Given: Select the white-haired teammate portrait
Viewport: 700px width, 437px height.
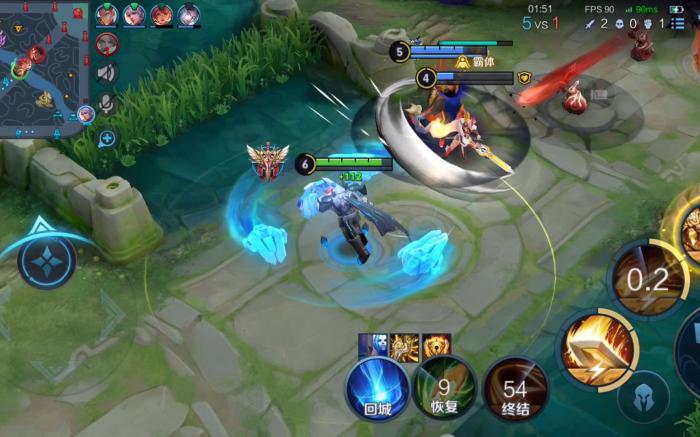Looking at the screenshot, I should tap(188, 14).
